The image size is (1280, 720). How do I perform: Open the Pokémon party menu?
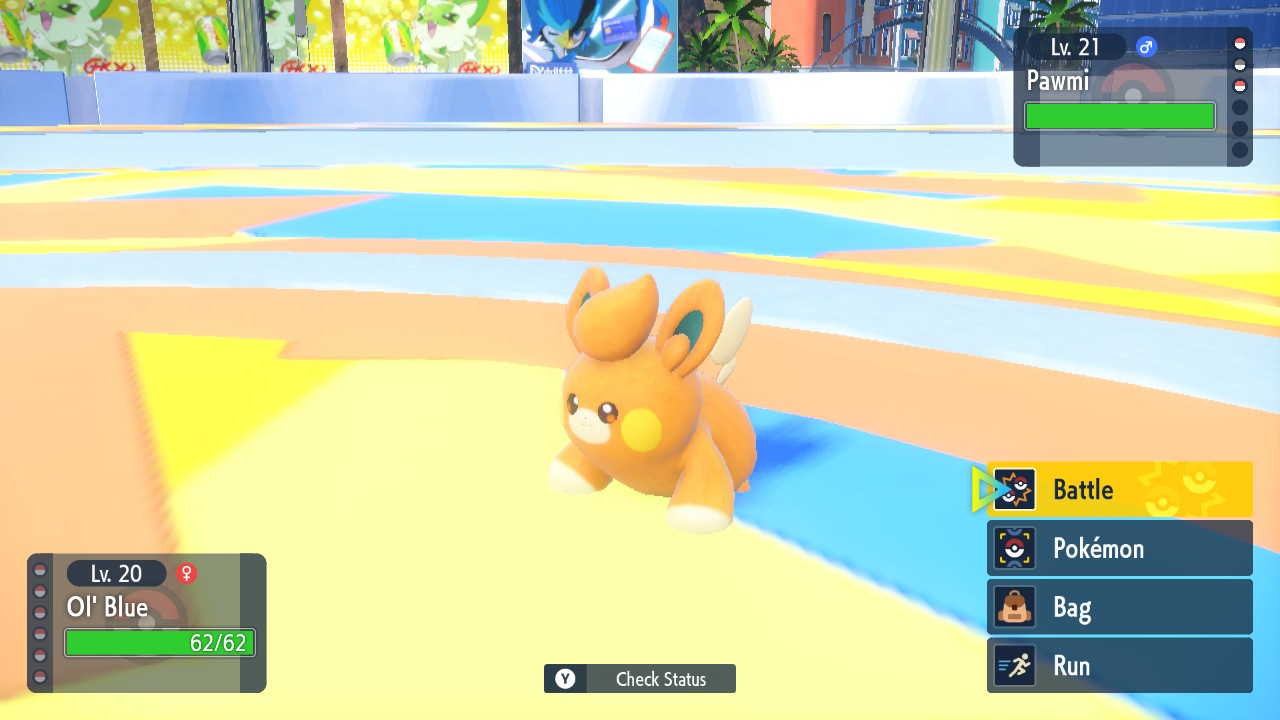click(1119, 548)
